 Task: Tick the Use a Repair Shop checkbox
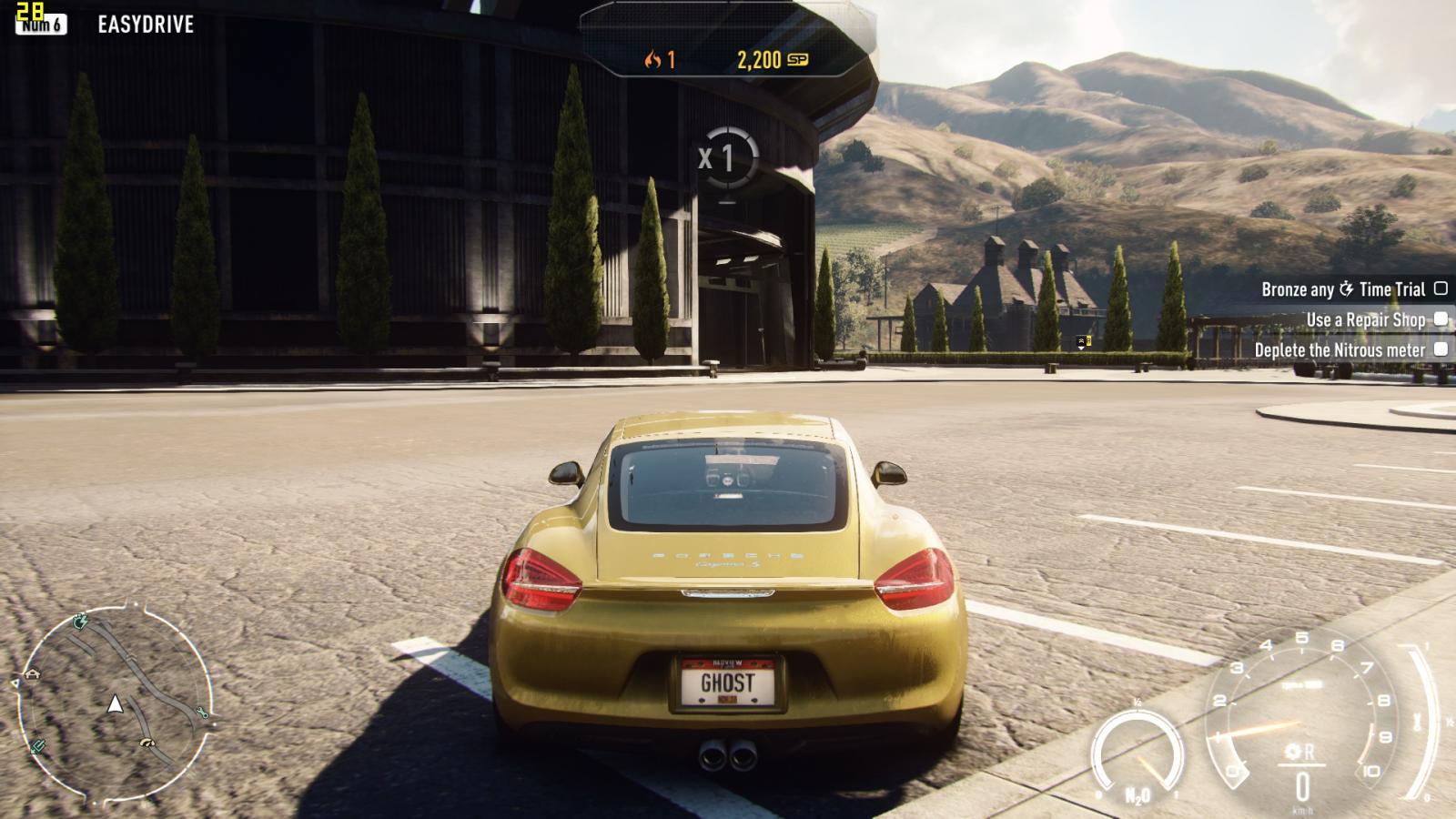(1441, 318)
